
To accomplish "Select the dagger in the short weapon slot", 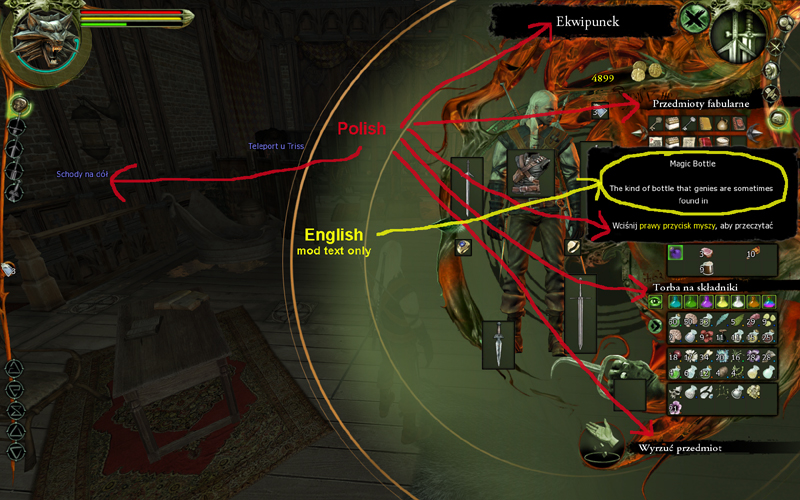I will pos(500,345).
